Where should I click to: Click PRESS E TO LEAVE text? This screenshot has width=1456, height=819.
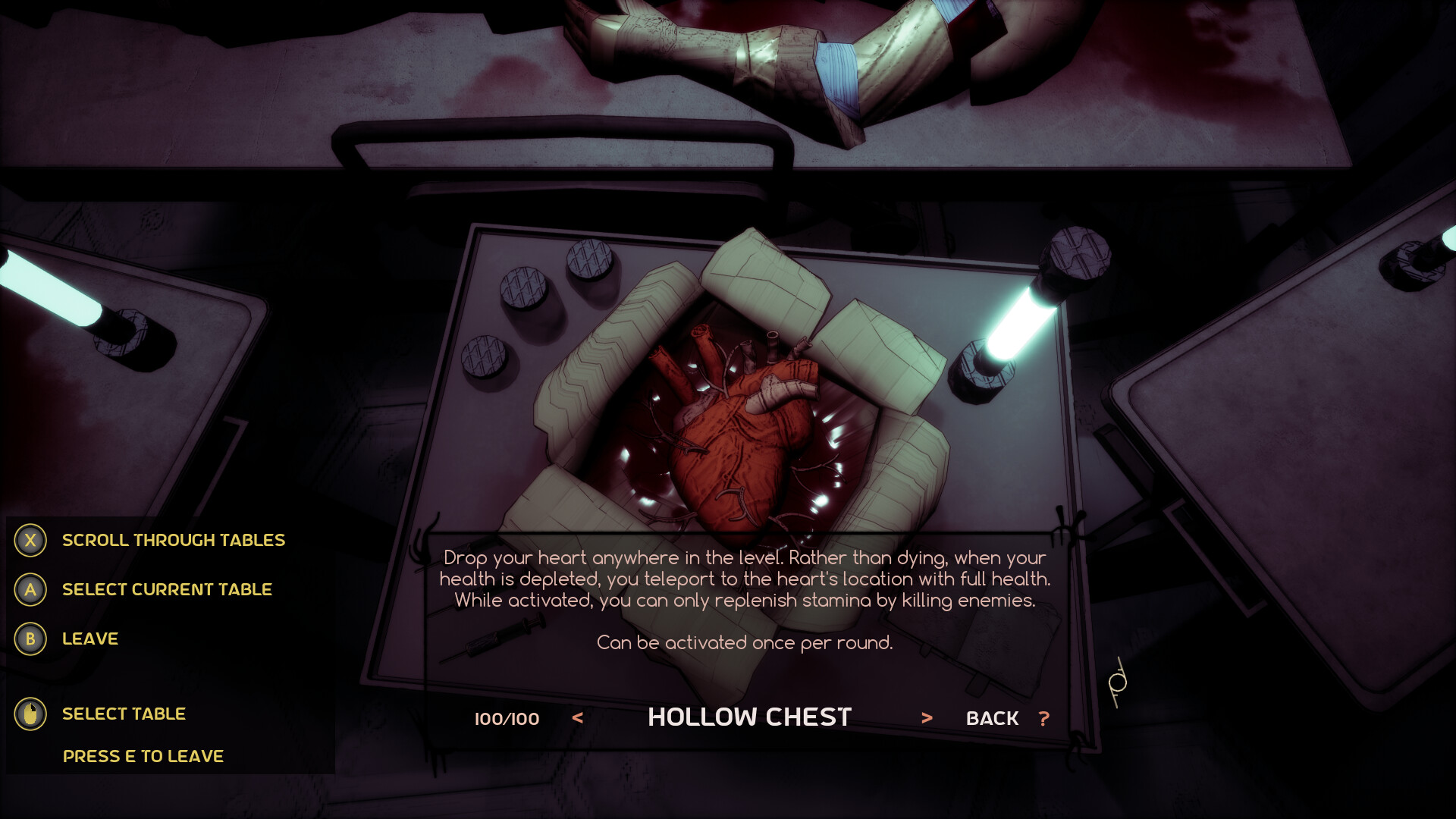point(143,755)
